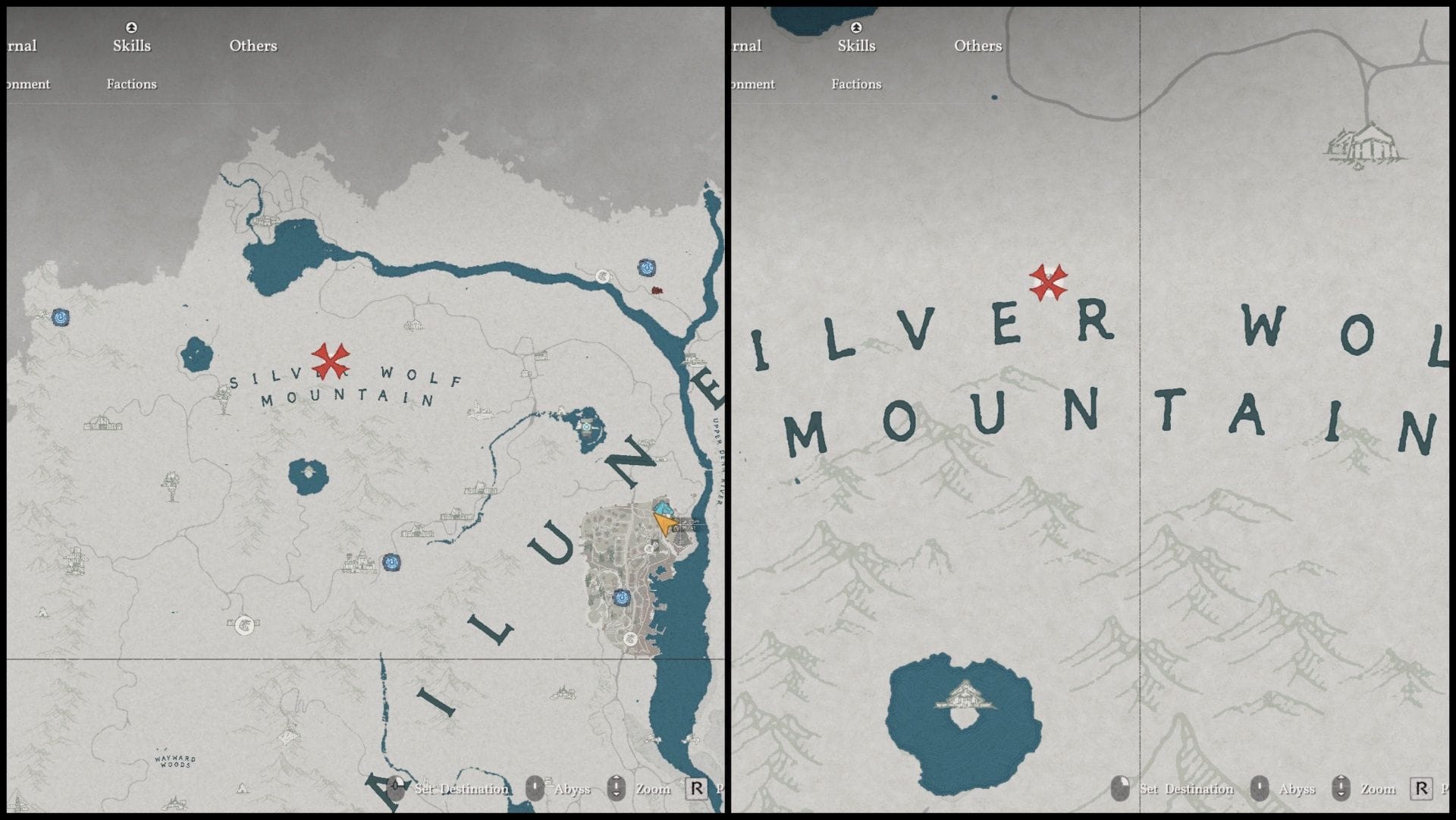
Task: Switch to Others tab in left map panel
Action: 253,46
